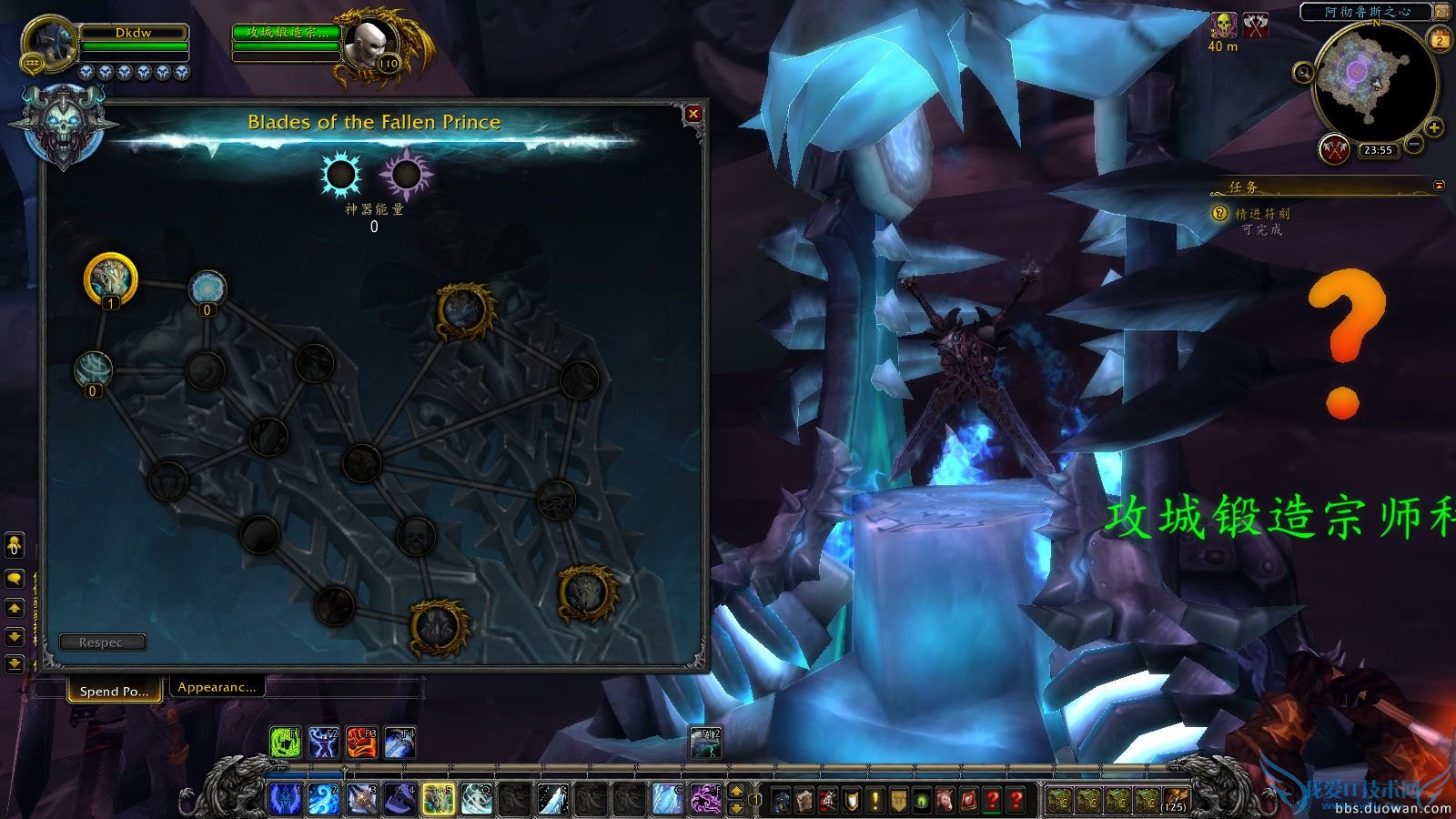Open the calendar from the minimap
The image size is (1456, 819).
coord(1439,41)
